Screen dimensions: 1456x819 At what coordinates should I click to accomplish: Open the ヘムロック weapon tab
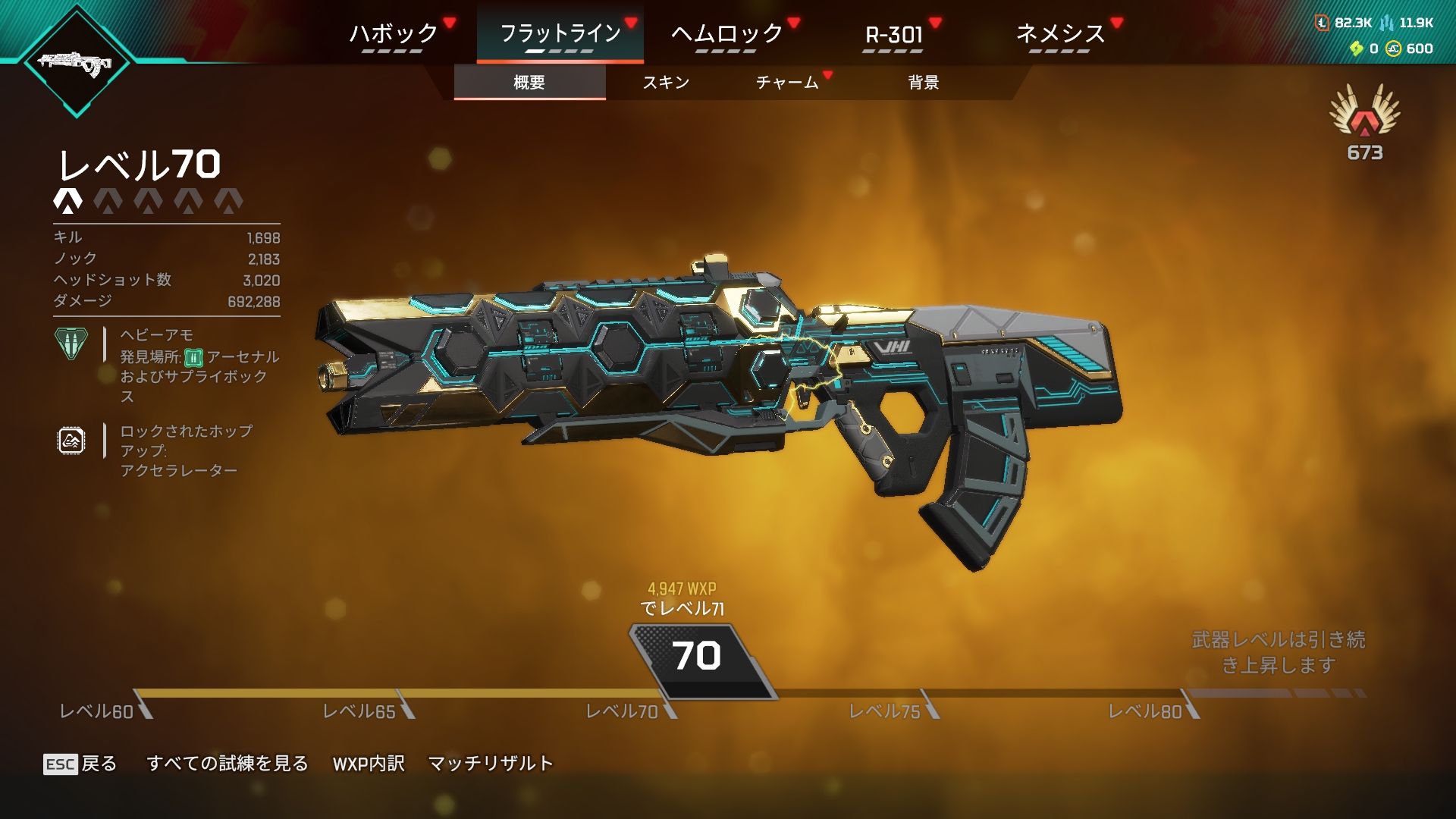click(x=726, y=34)
